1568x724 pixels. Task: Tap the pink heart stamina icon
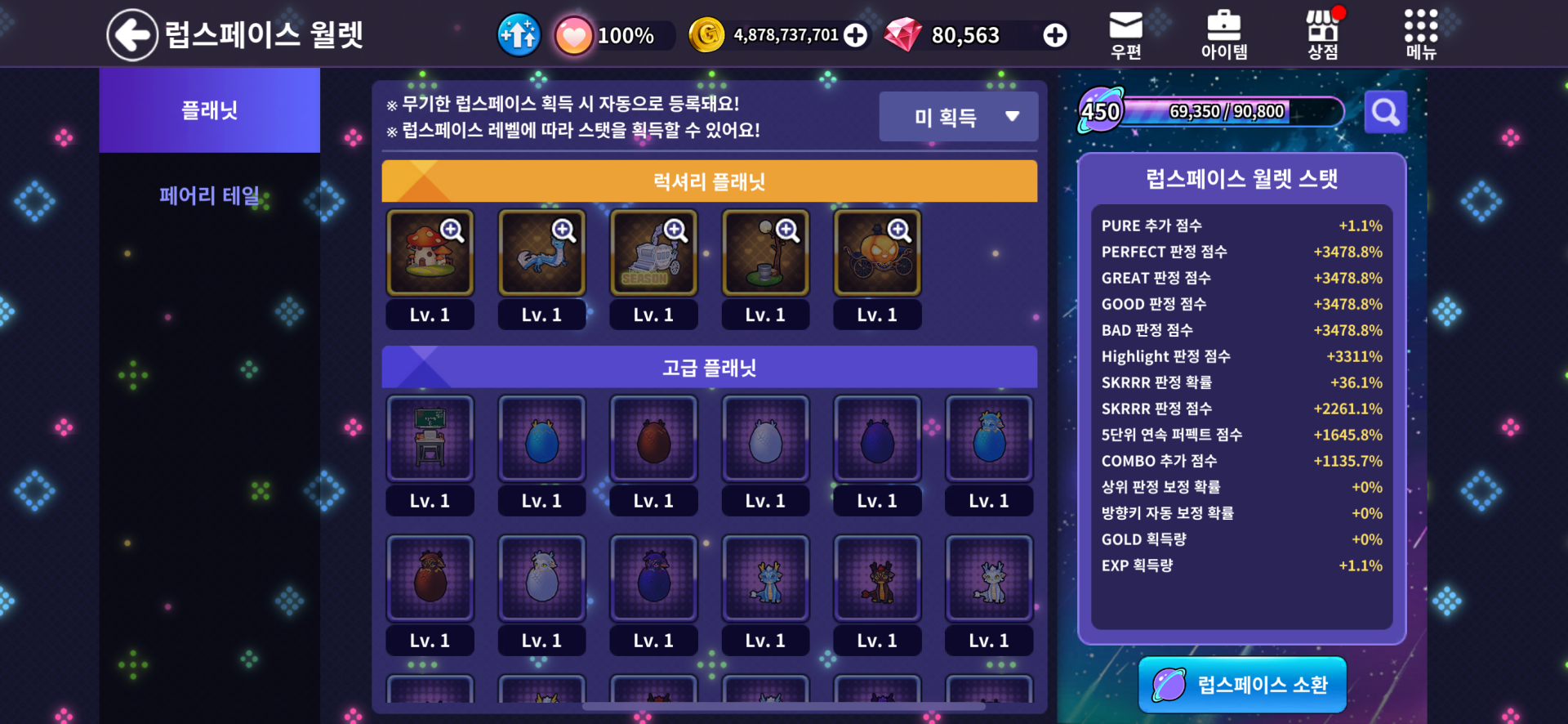pos(573,36)
